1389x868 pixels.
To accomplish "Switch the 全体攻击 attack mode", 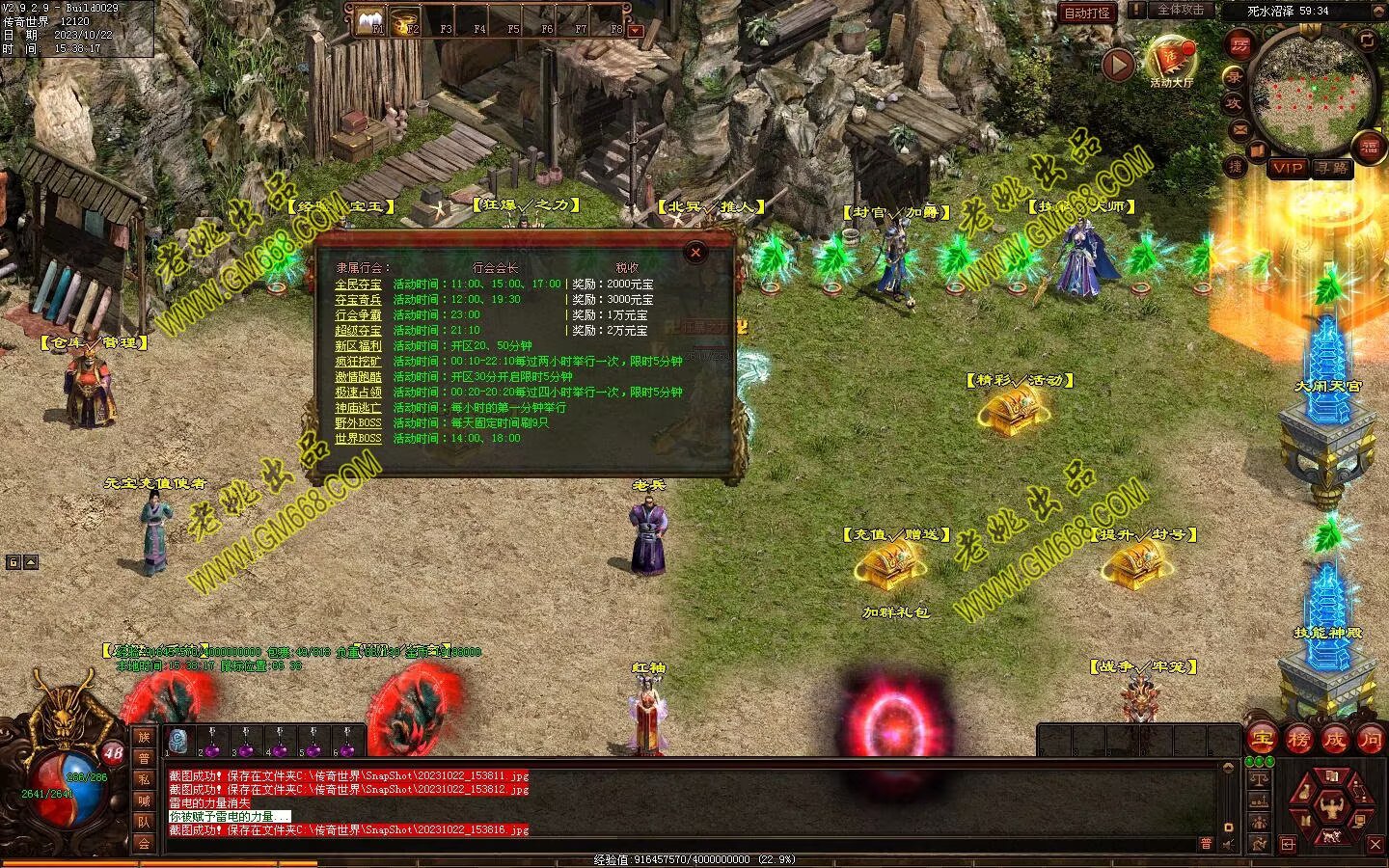I will [1181, 10].
